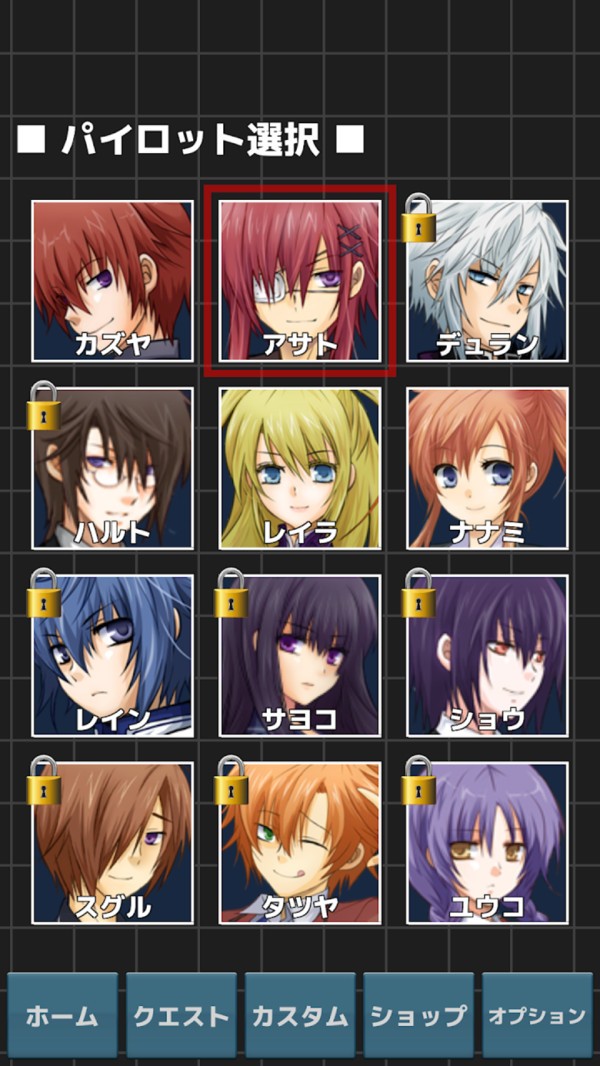The width and height of the screenshot is (600, 1066).
Task: Select winking pilot タツヤ
Action: [x=300, y=842]
